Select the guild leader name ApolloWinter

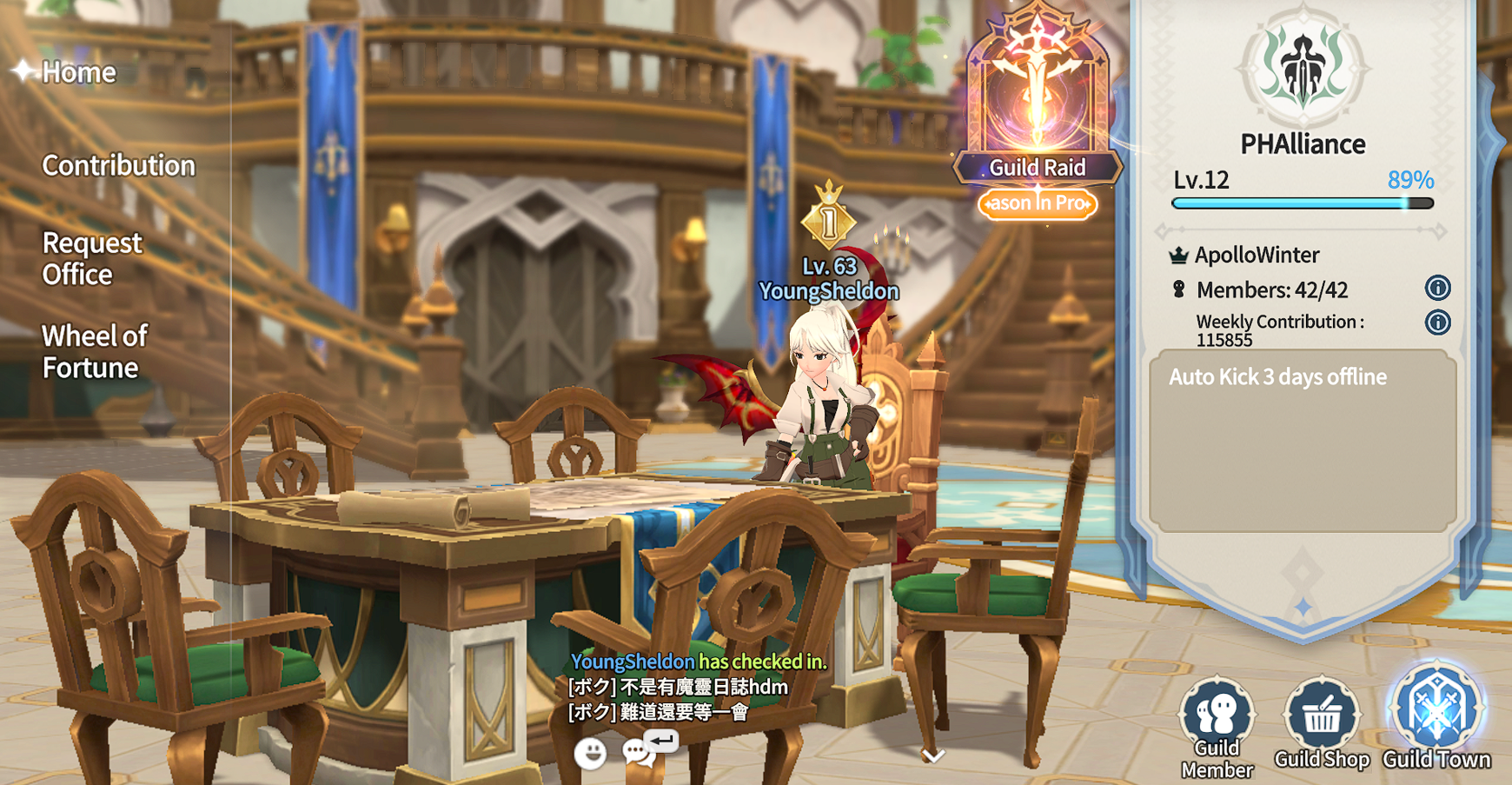1256,255
